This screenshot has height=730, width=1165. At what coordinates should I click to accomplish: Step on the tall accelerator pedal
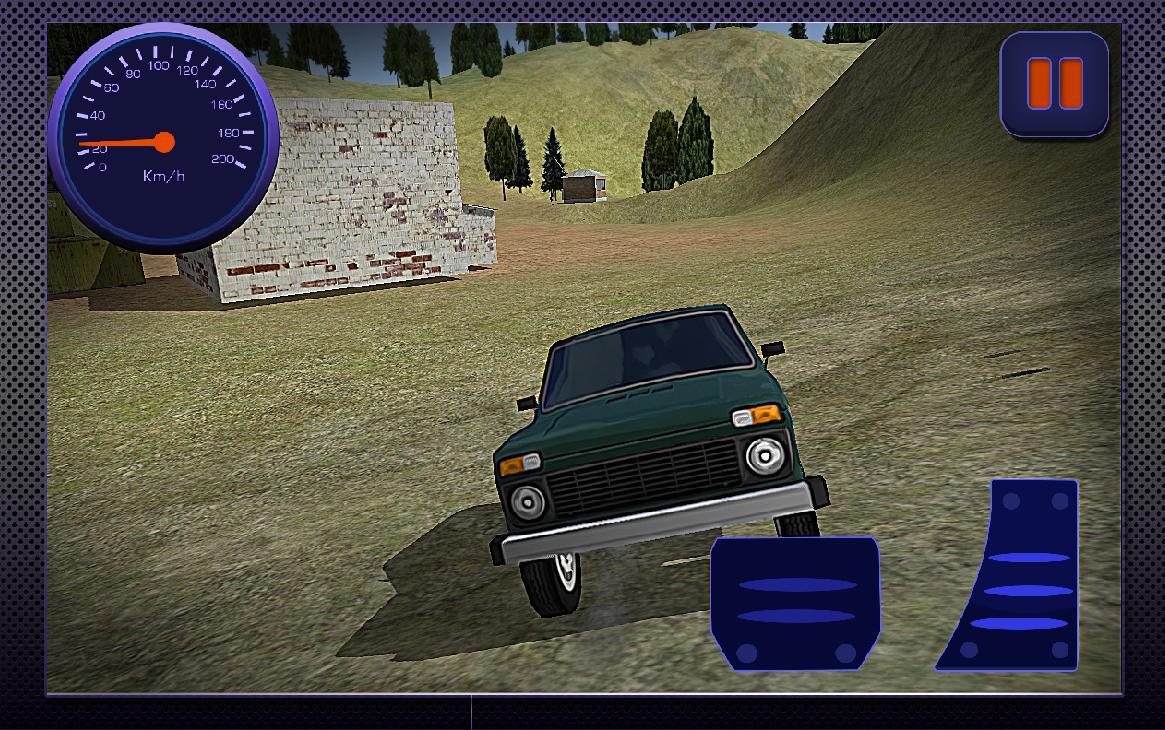(x=1013, y=577)
